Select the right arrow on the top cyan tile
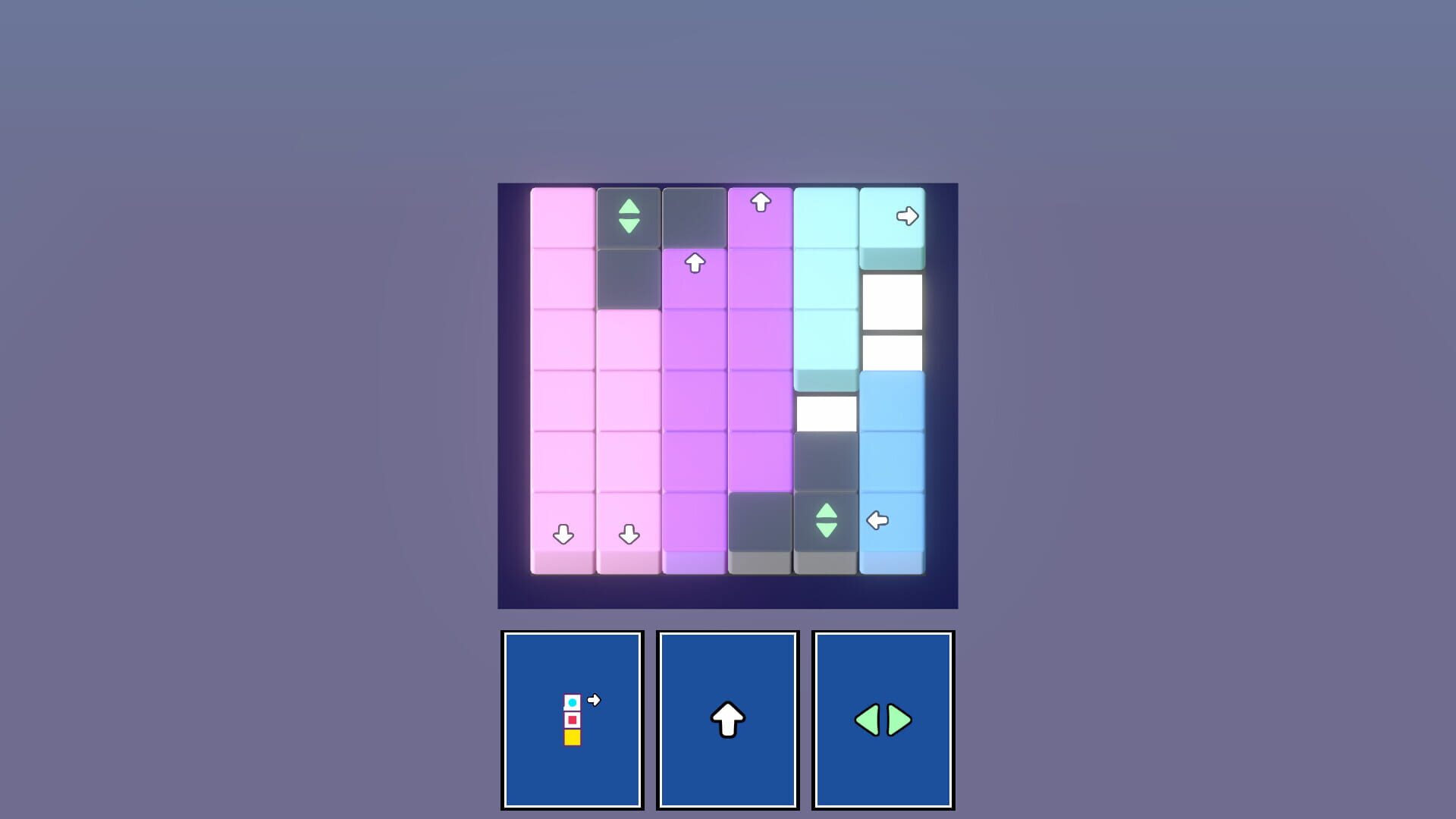This screenshot has height=819, width=1456. pos(908,216)
